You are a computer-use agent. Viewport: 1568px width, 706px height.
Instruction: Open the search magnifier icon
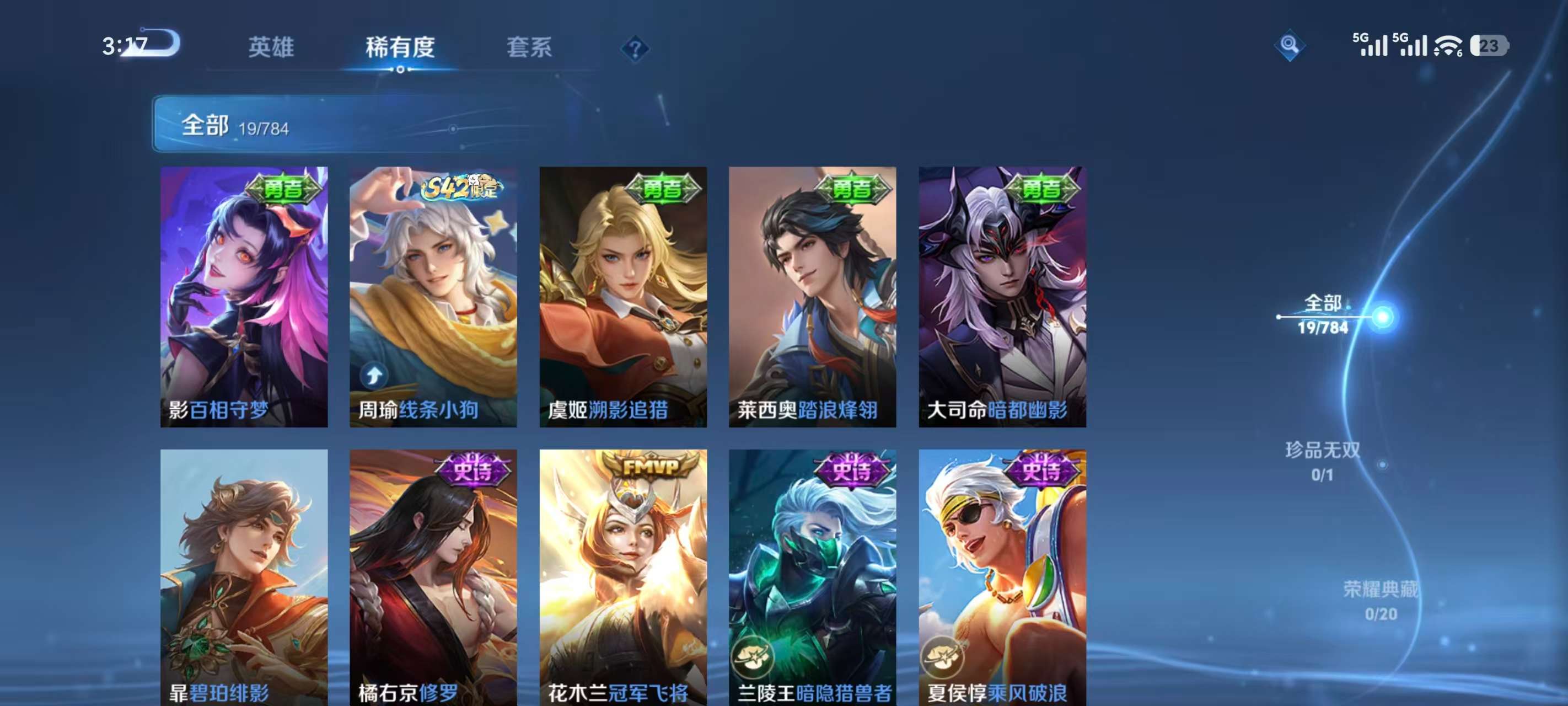[x=1290, y=45]
